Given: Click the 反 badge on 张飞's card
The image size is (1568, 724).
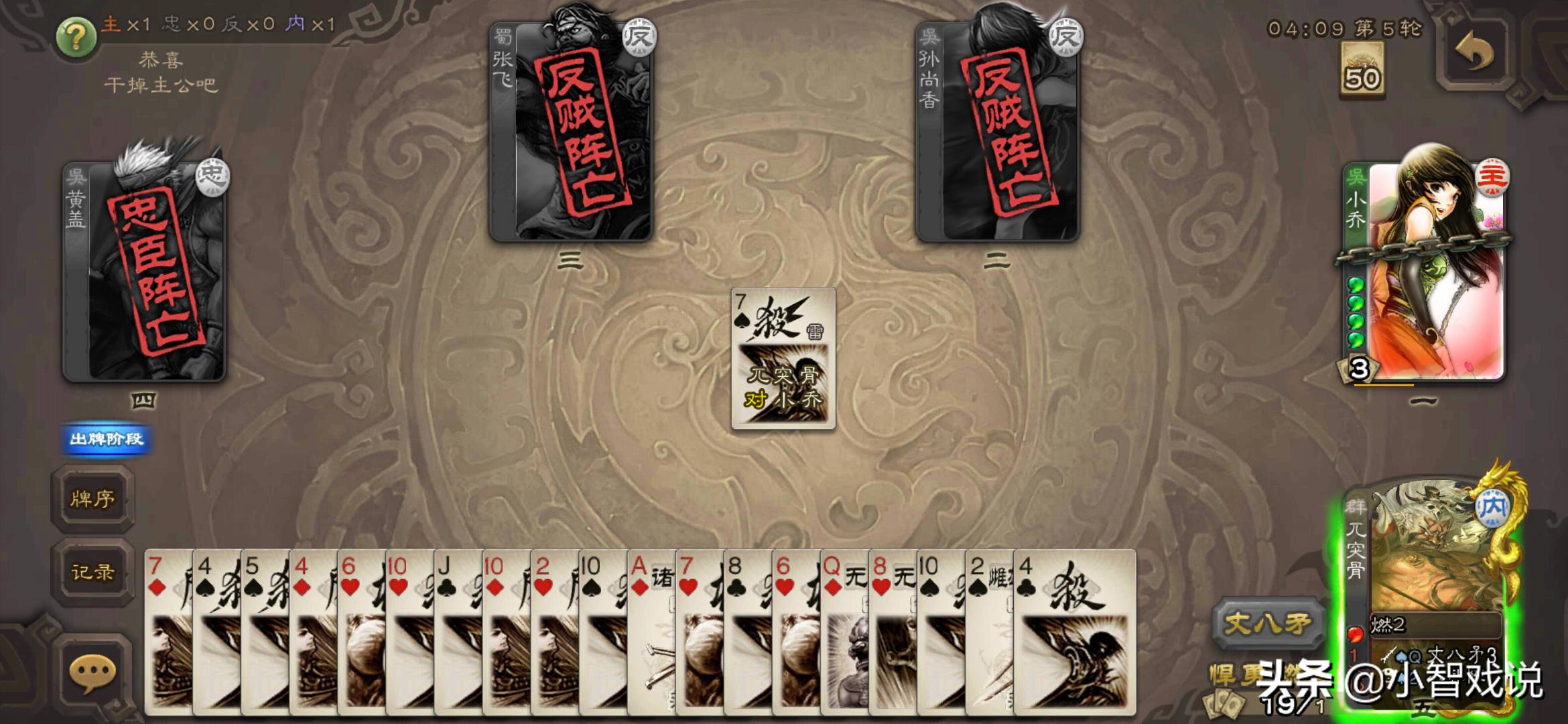Looking at the screenshot, I should (x=639, y=38).
